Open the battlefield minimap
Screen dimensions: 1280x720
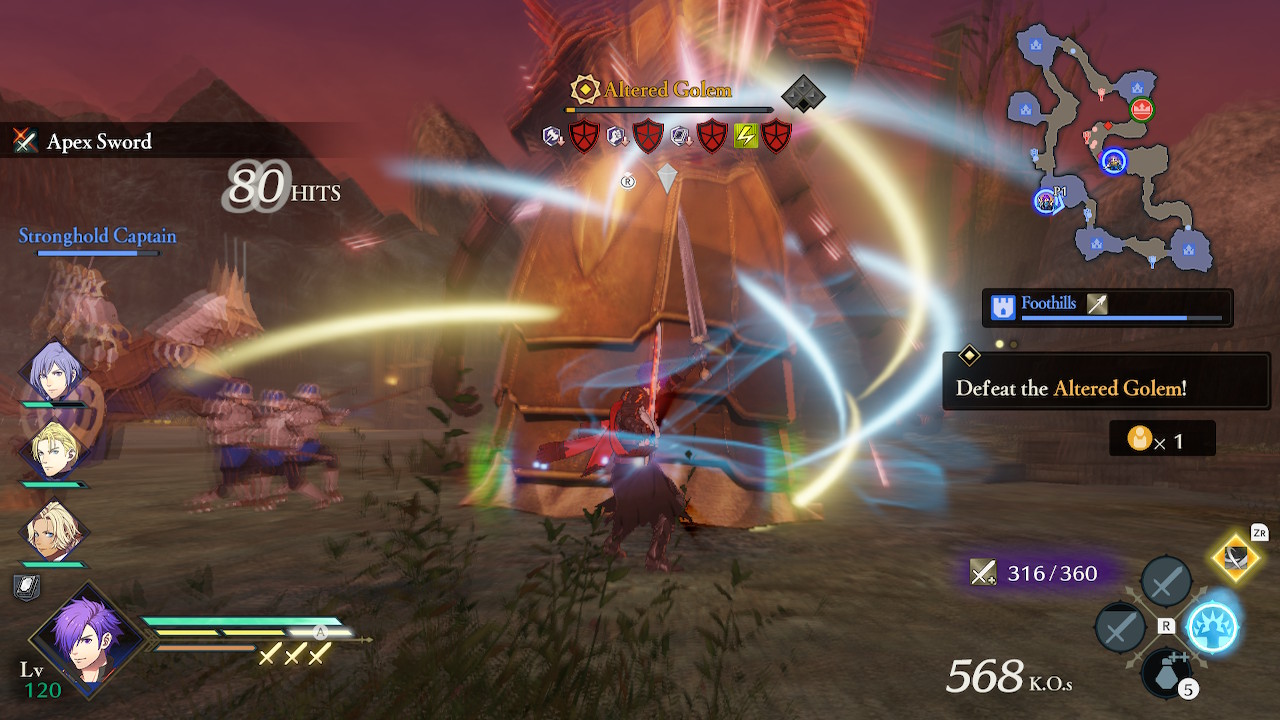coord(1115,150)
